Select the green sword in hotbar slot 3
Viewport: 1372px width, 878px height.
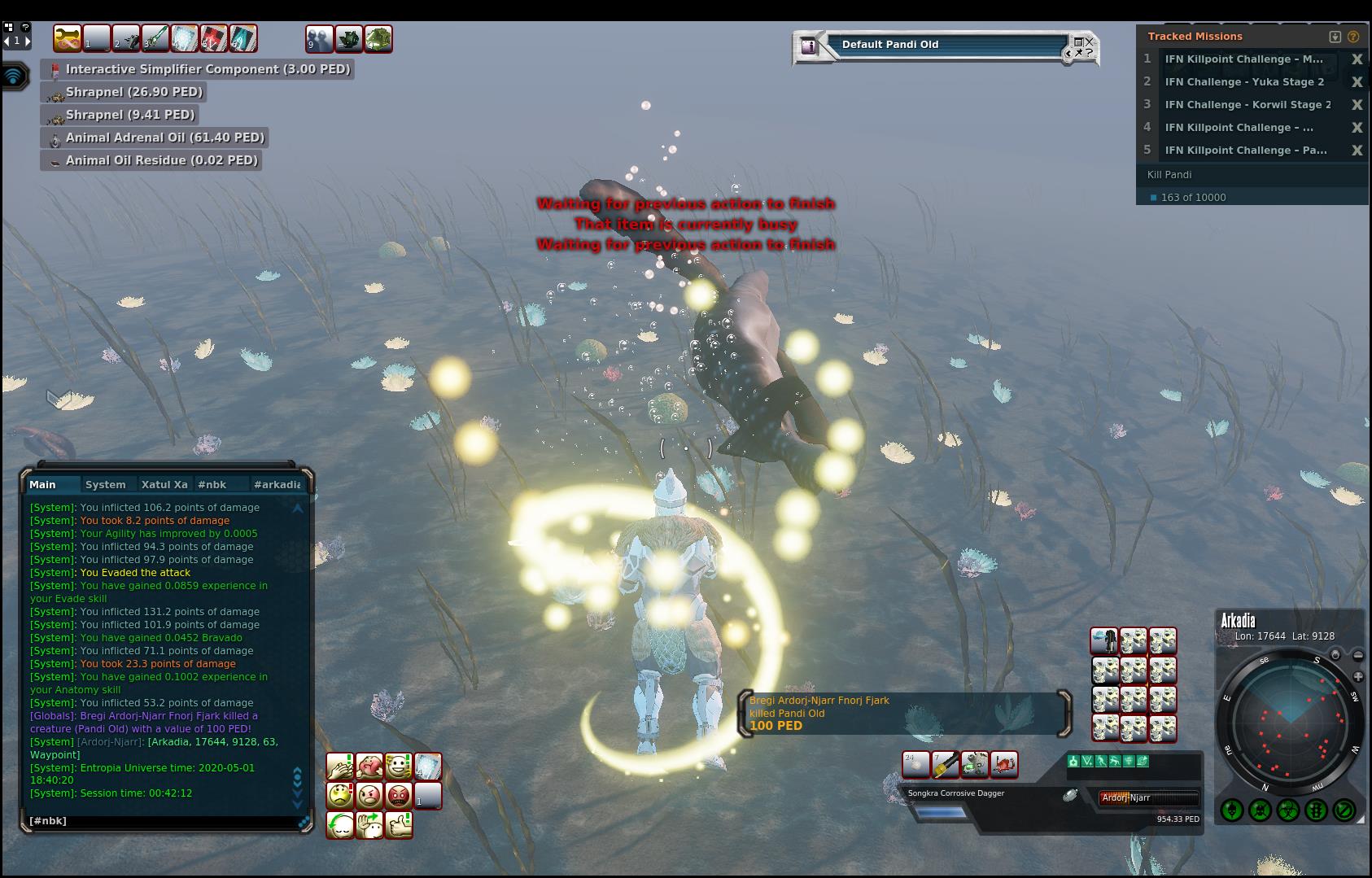pyautogui.click(x=155, y=38)
